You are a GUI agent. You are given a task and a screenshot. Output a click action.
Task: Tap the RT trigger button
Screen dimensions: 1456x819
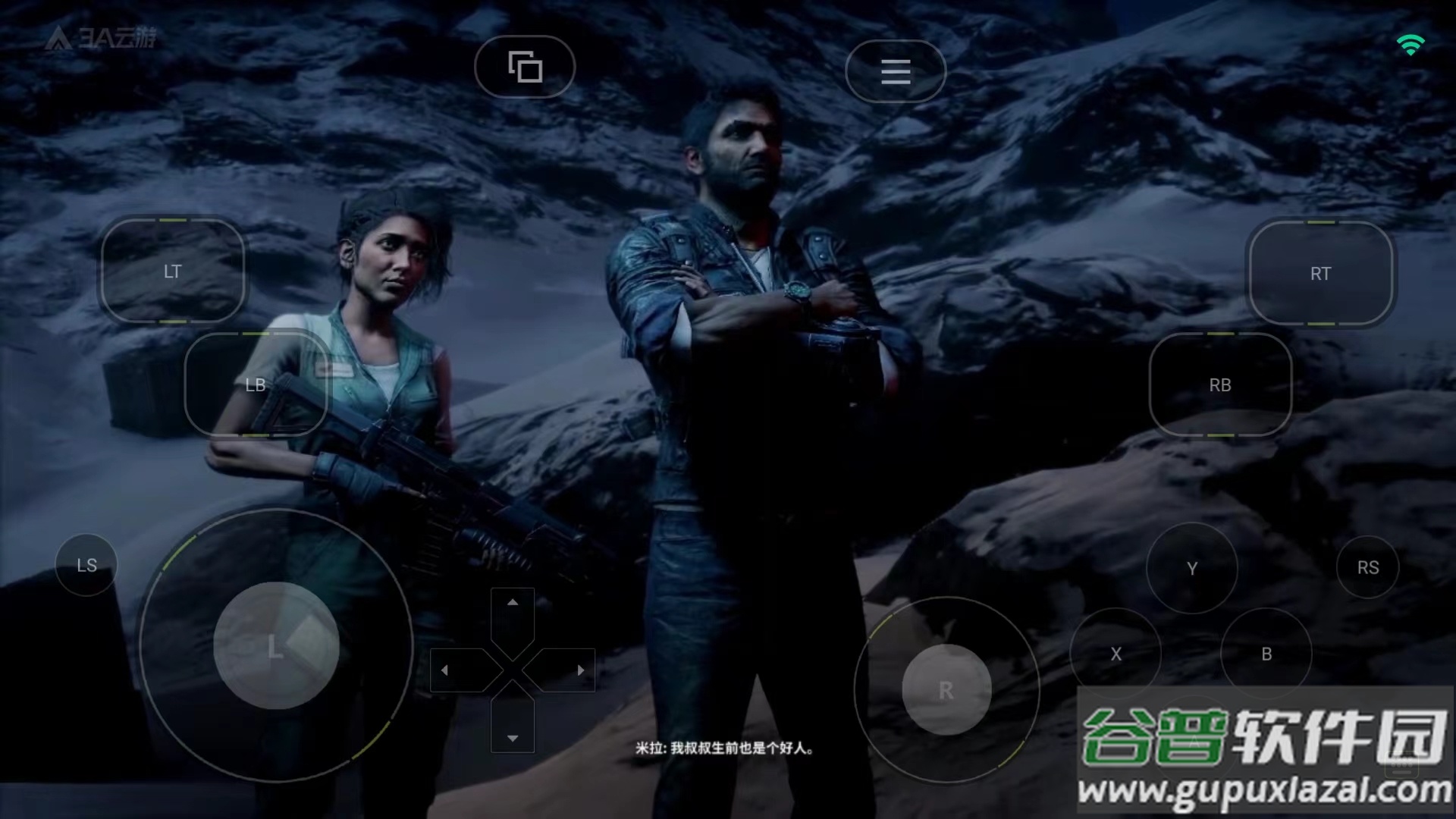tap(1320, 273)
